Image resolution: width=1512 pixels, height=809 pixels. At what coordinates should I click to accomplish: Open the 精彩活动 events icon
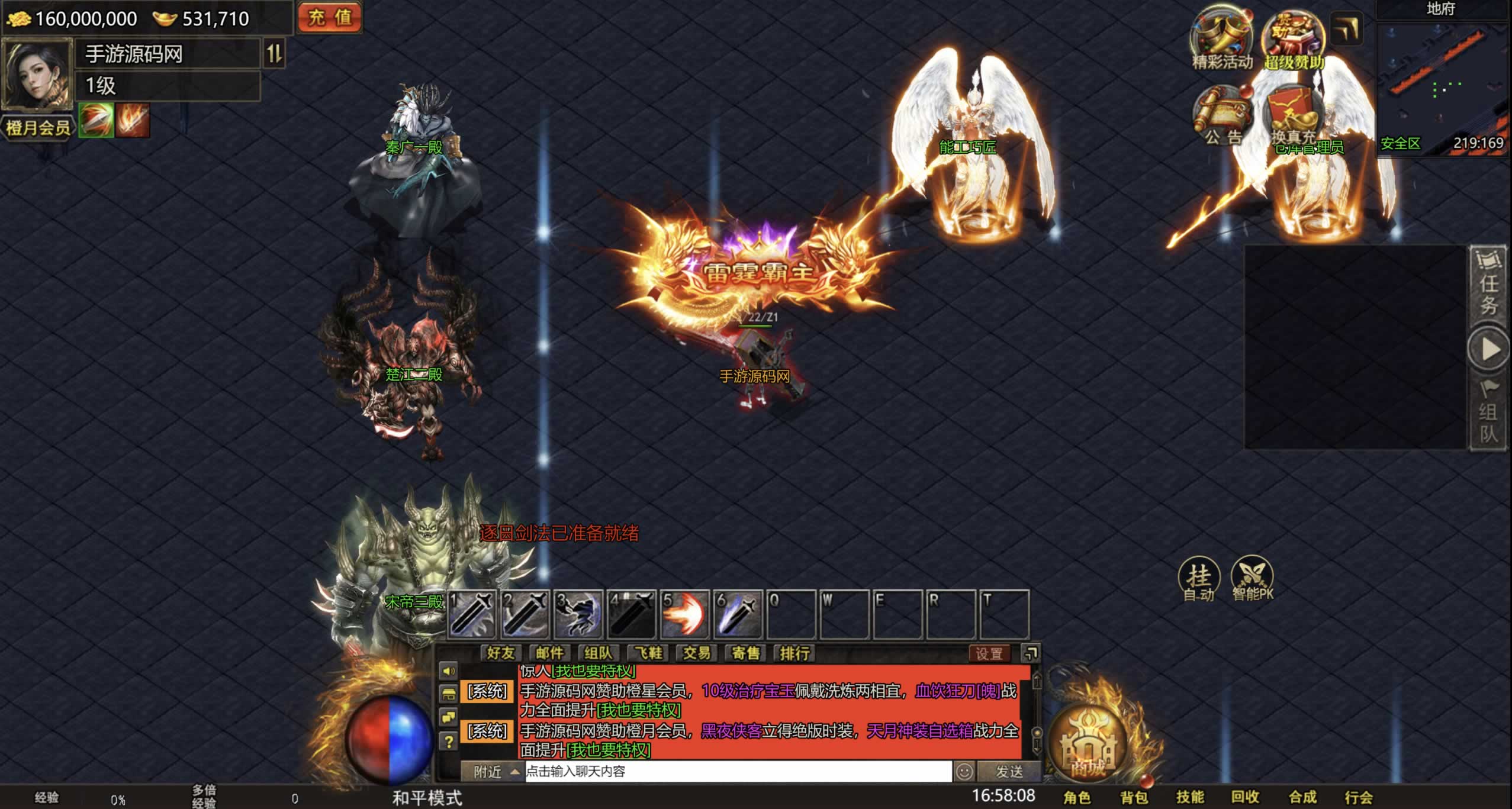[1221, 40]
